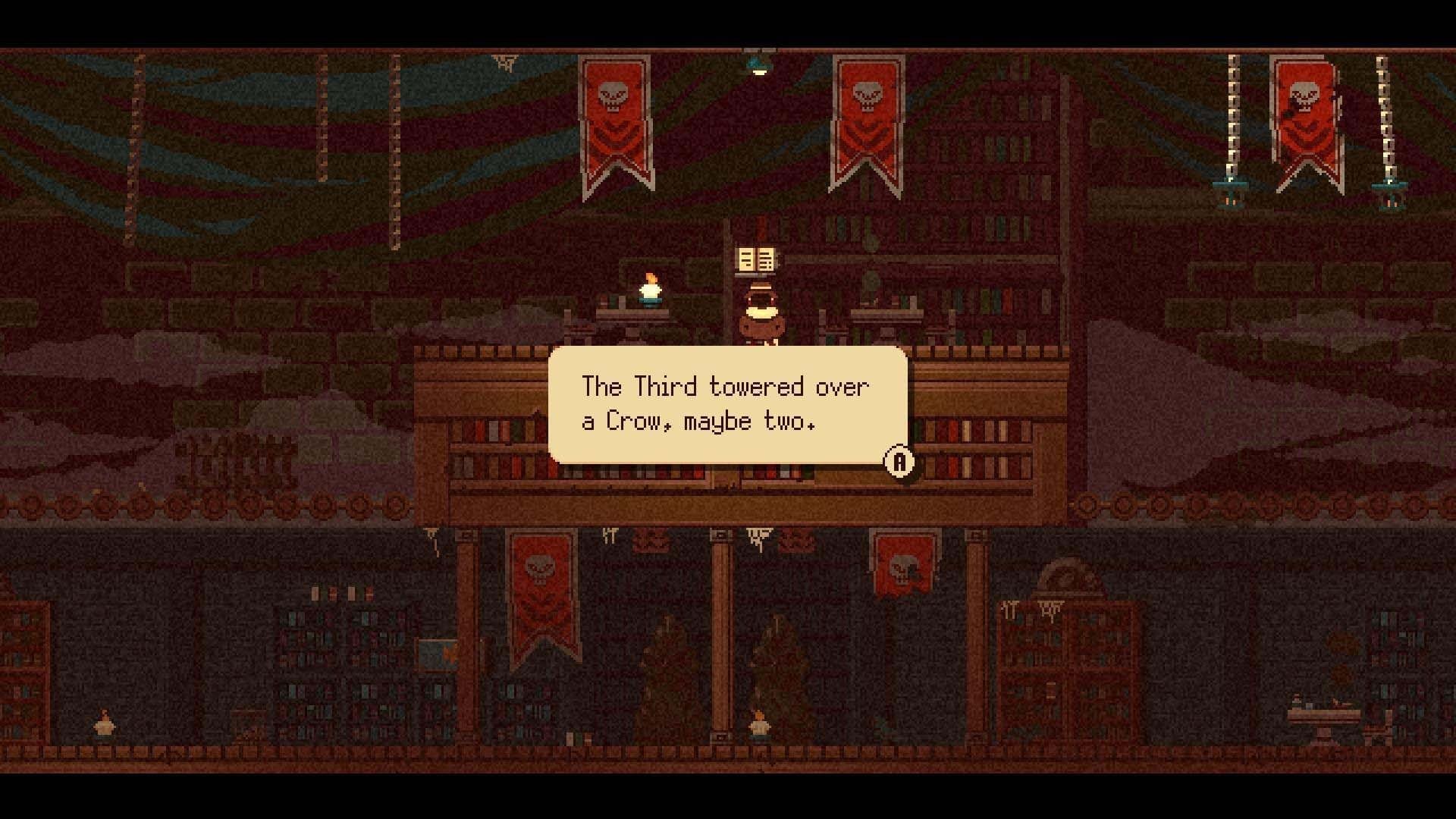Viewport: 1456px width, 819px height.
Task: Select the red skull banner on the upper left
Action: pos(614,121)
